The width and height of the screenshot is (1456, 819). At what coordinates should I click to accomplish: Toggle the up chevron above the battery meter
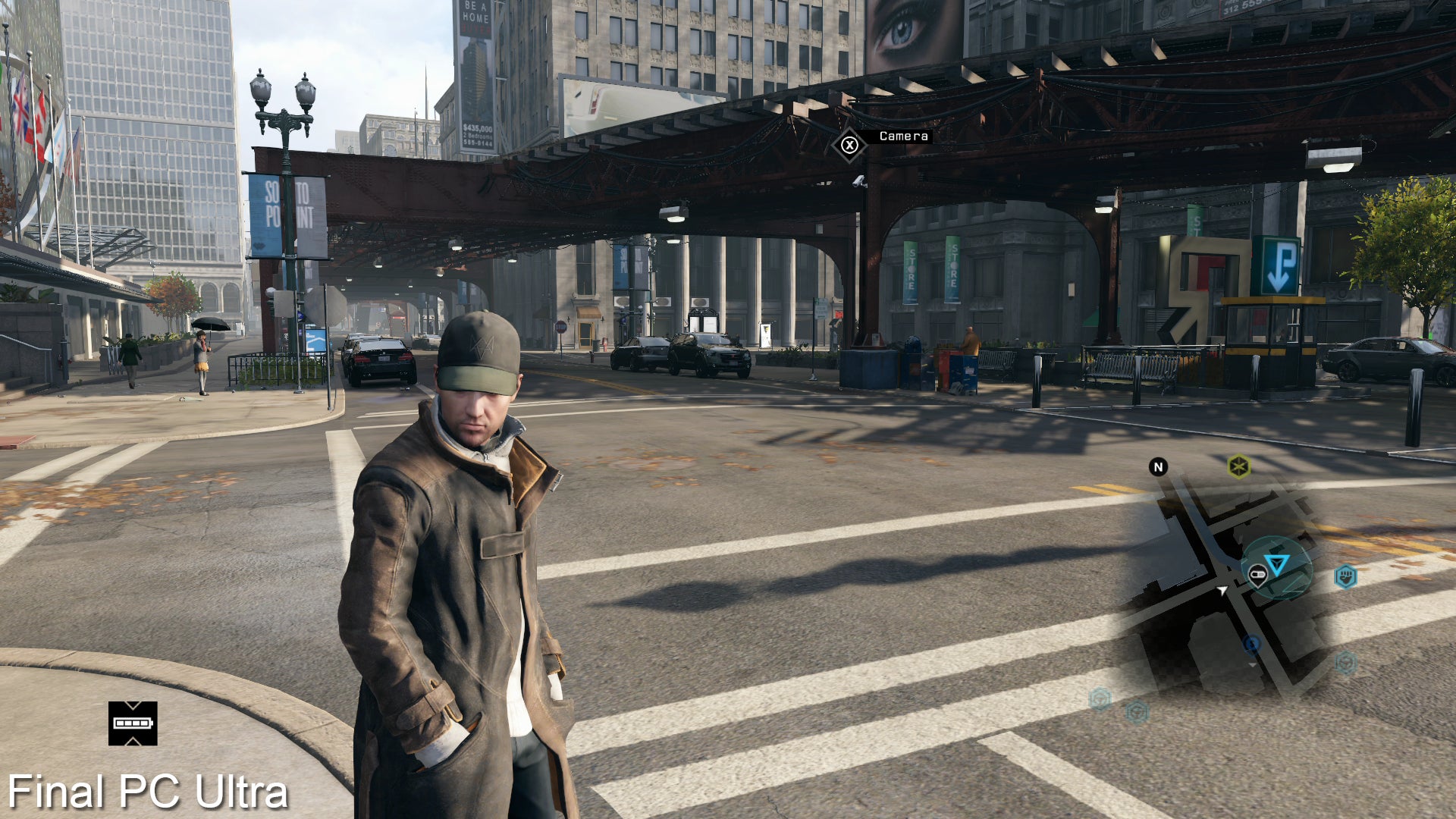coord(132,705)
